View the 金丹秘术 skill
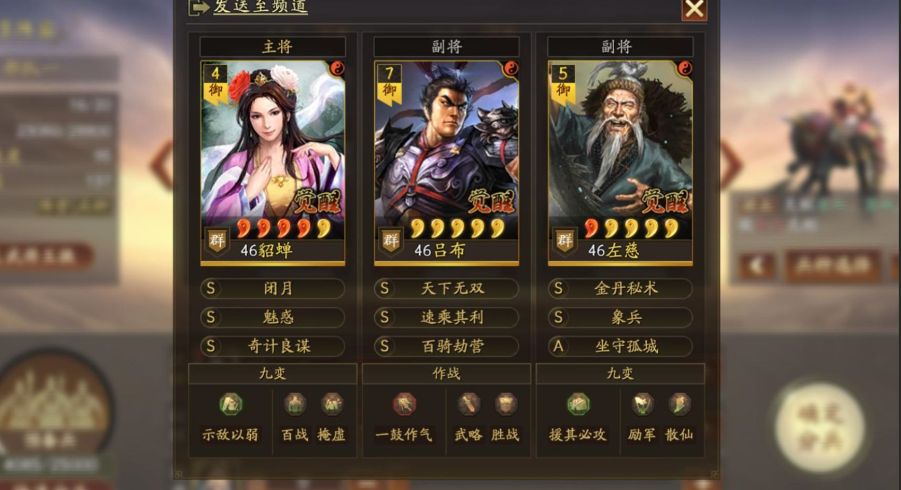901x490 pixels. pyautogui.click(x=620, y=288)
